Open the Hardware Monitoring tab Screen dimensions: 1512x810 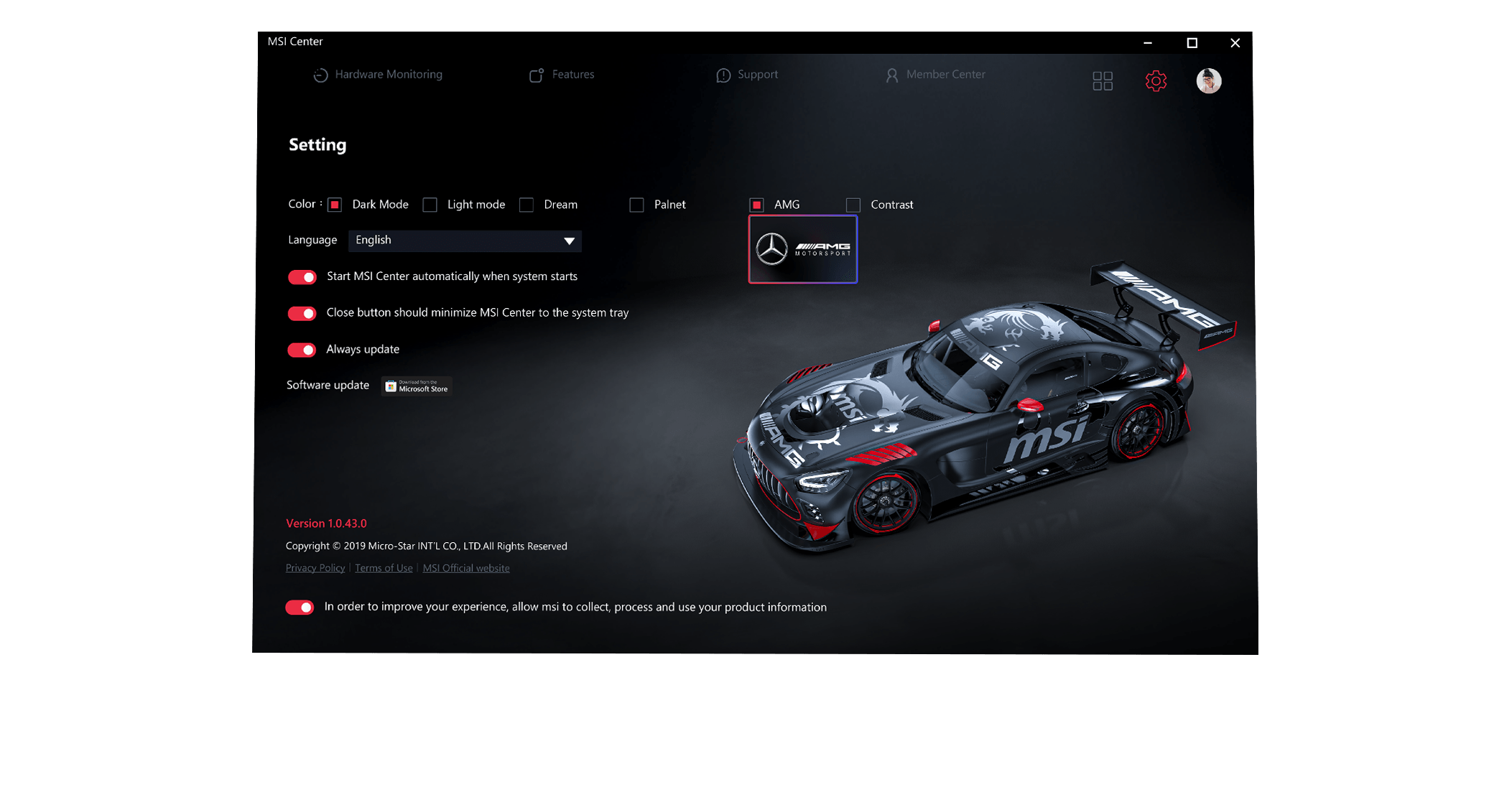click(x=378, y=75)
